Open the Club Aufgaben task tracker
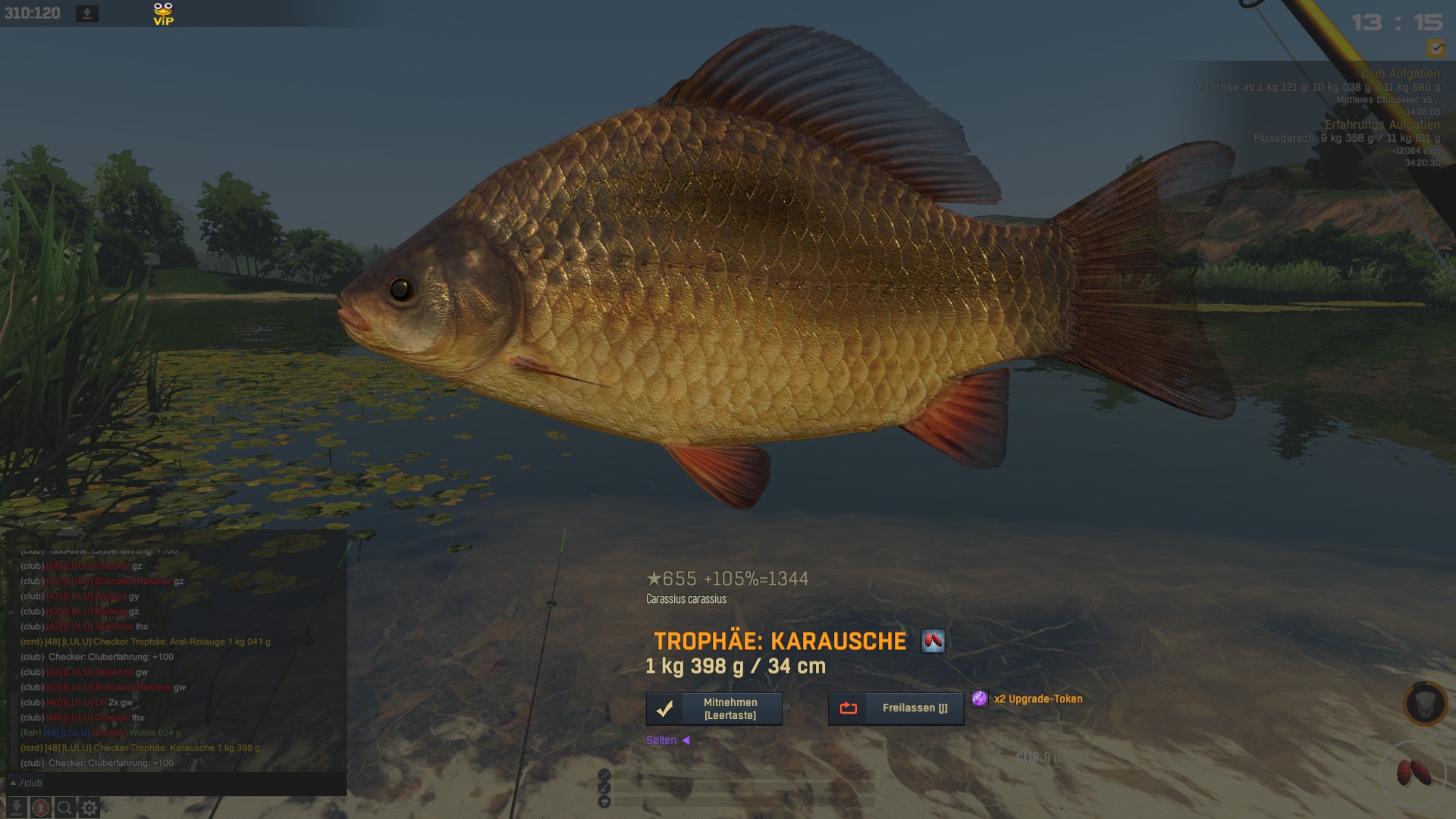This screenshot has height=819, width=1456. [1399, 74]
